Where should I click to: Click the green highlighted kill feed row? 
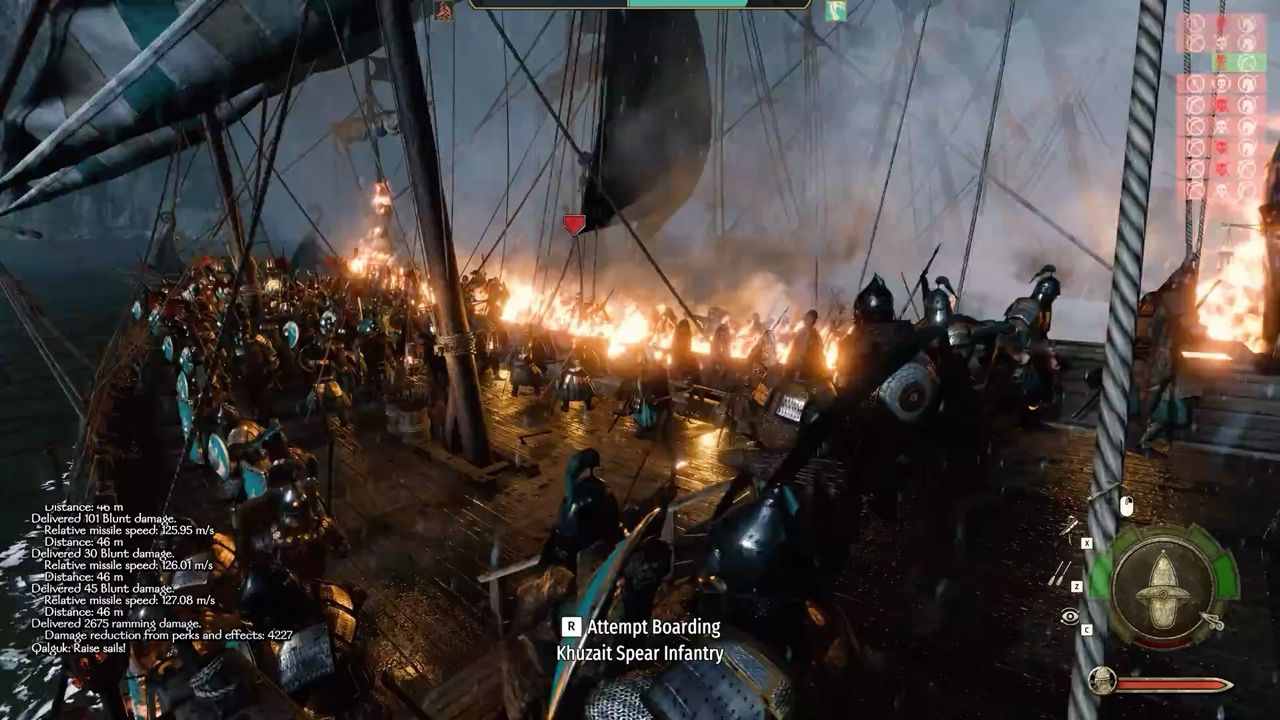(x=1239, y=62)
